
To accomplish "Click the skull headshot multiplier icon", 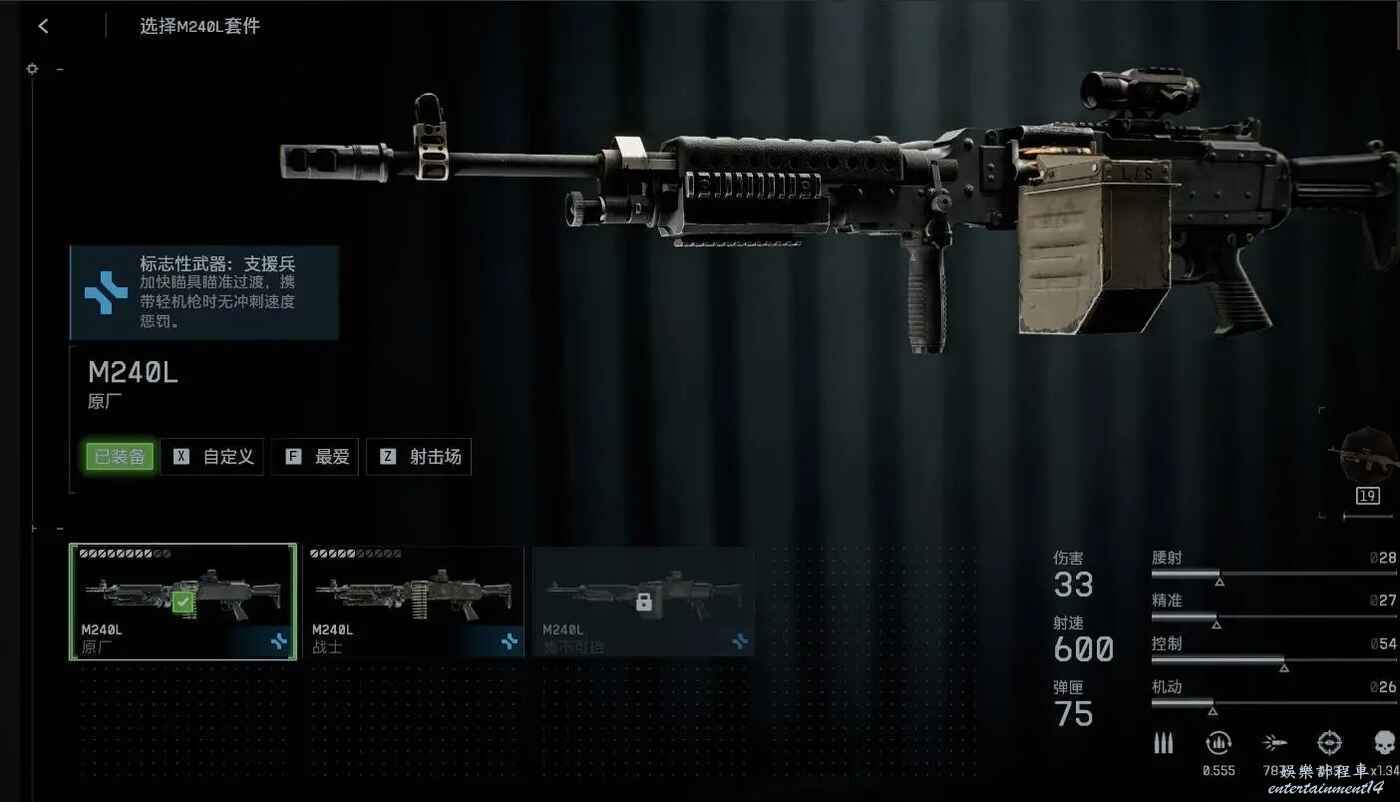I will coord(1384,743).
